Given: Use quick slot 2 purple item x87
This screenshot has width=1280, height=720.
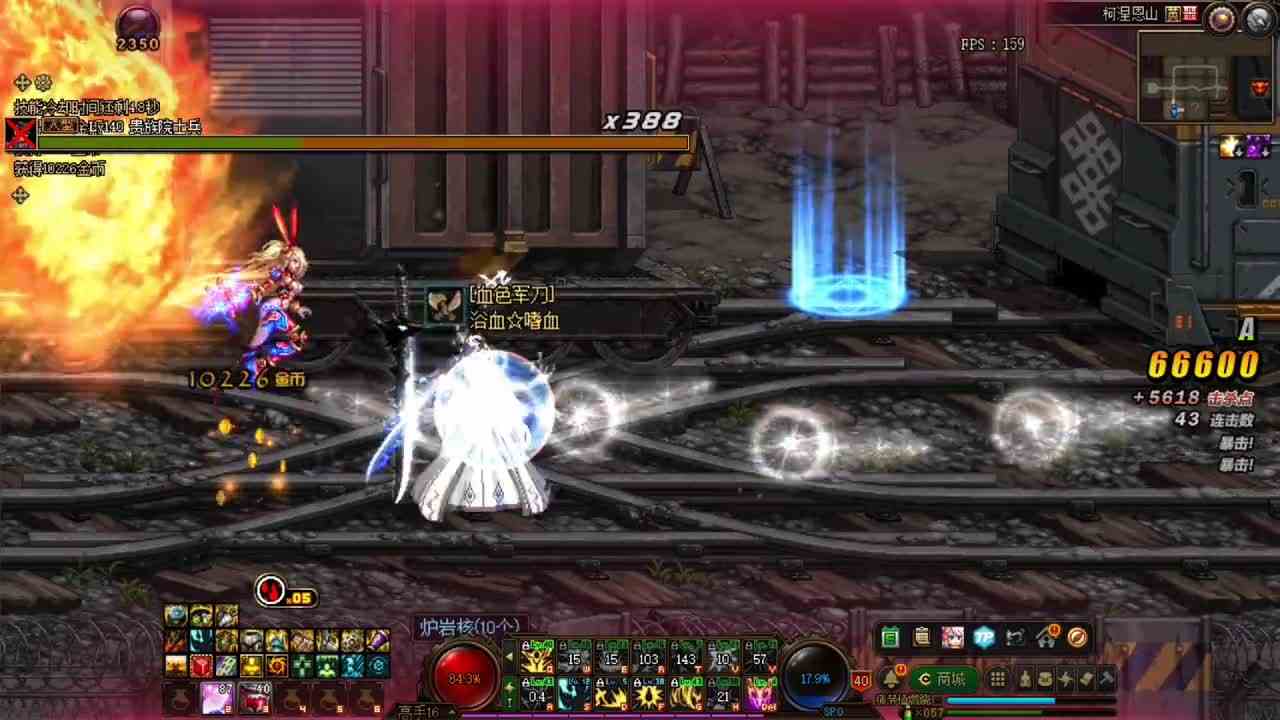Looking at the screenshot, I should pos(216,697).
